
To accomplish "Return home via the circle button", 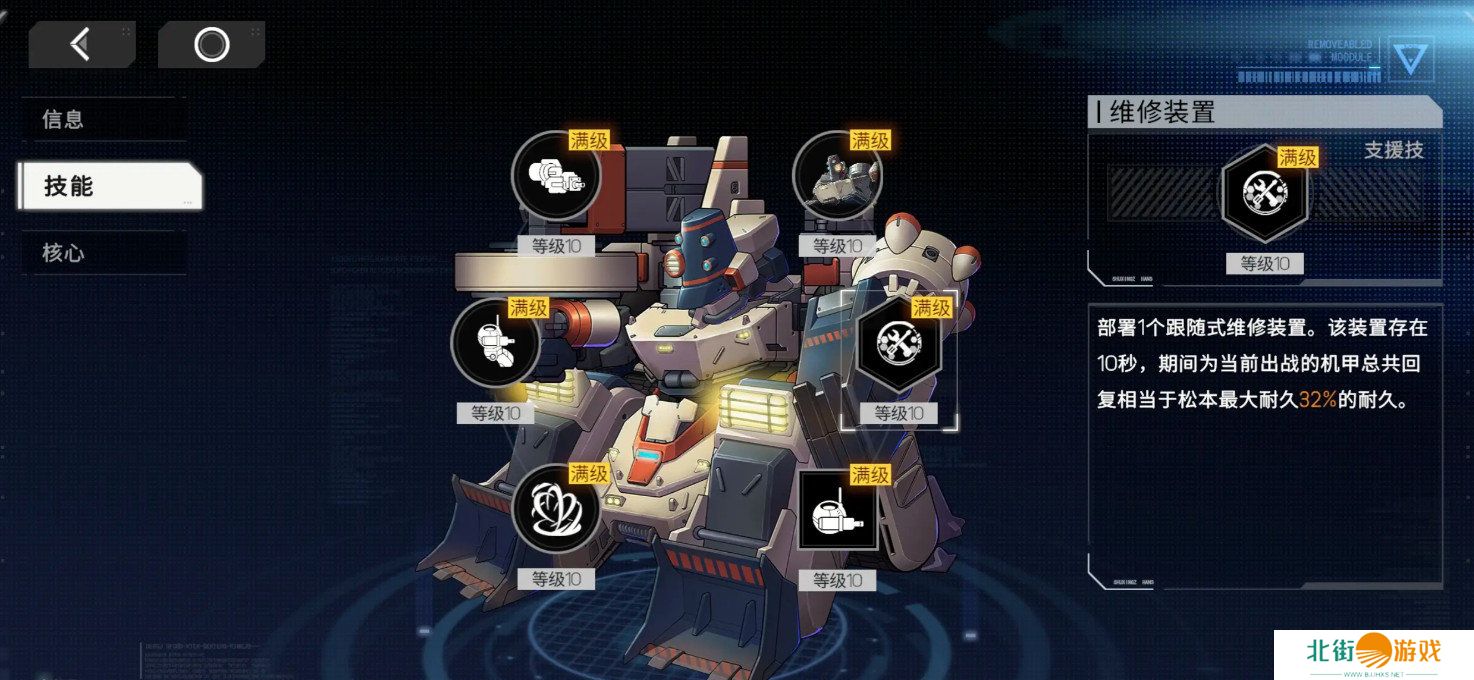I will click(211, 44).
